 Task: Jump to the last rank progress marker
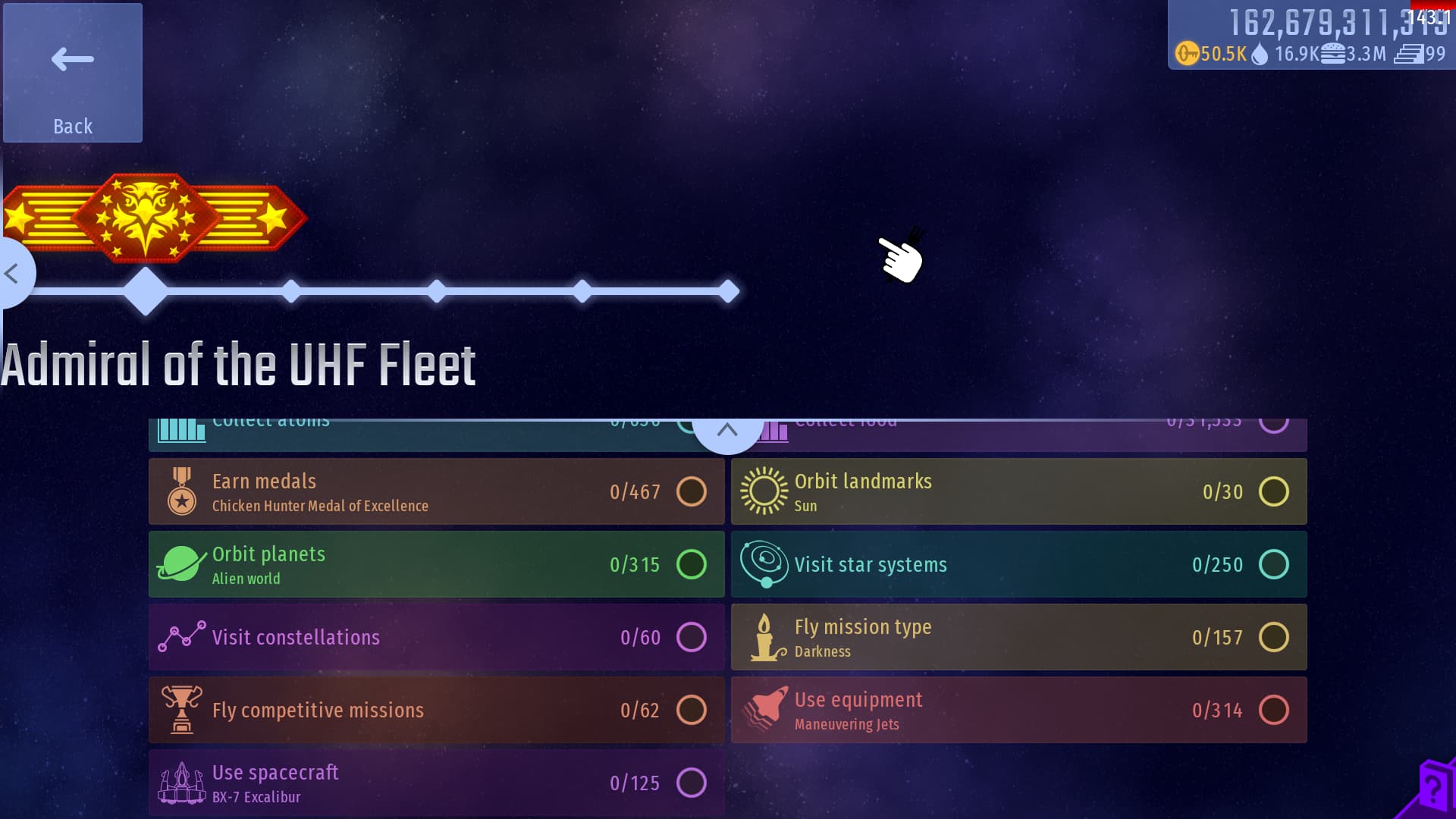point(729,291)
